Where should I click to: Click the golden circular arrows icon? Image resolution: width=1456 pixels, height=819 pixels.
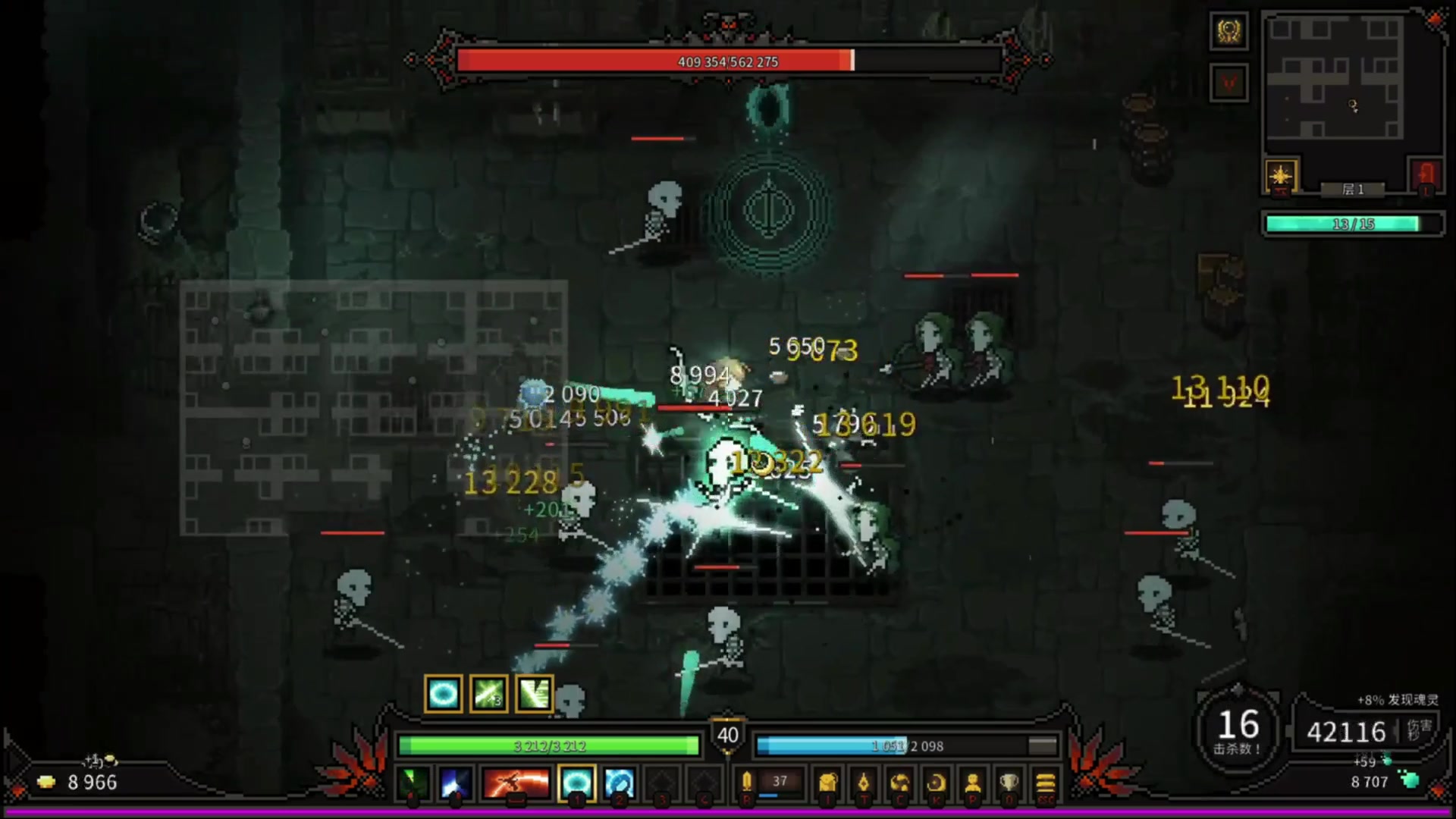tap(900, 783)
